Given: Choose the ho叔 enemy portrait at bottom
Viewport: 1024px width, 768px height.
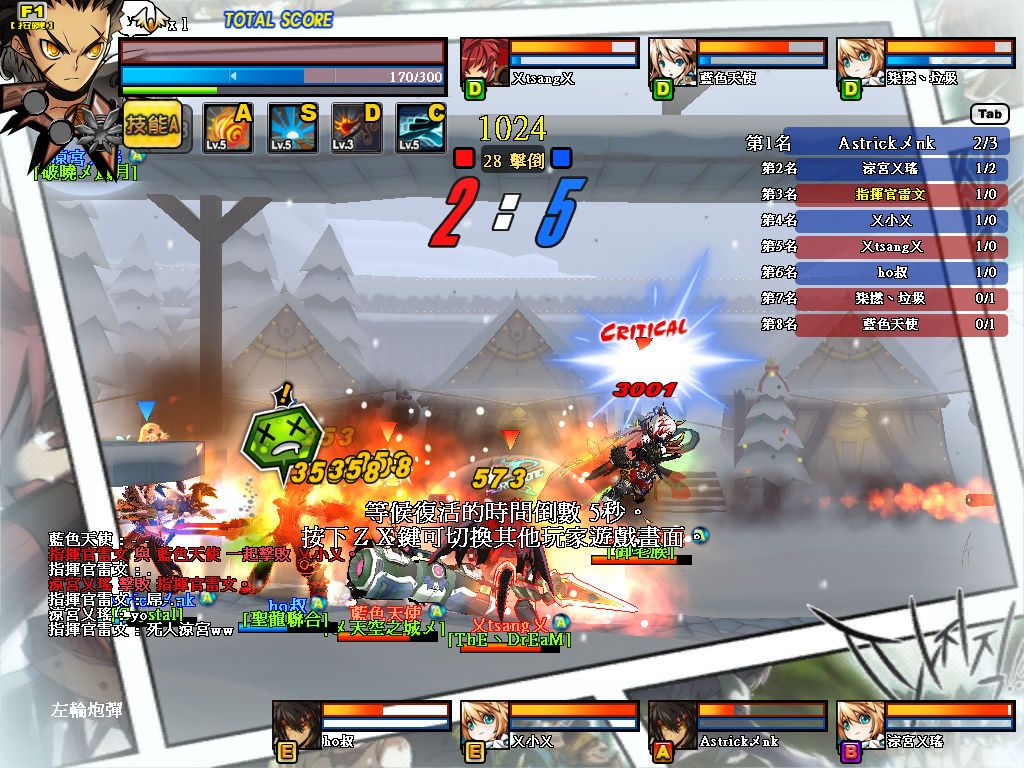Looking at the screenshot, I should pos(297,724).
